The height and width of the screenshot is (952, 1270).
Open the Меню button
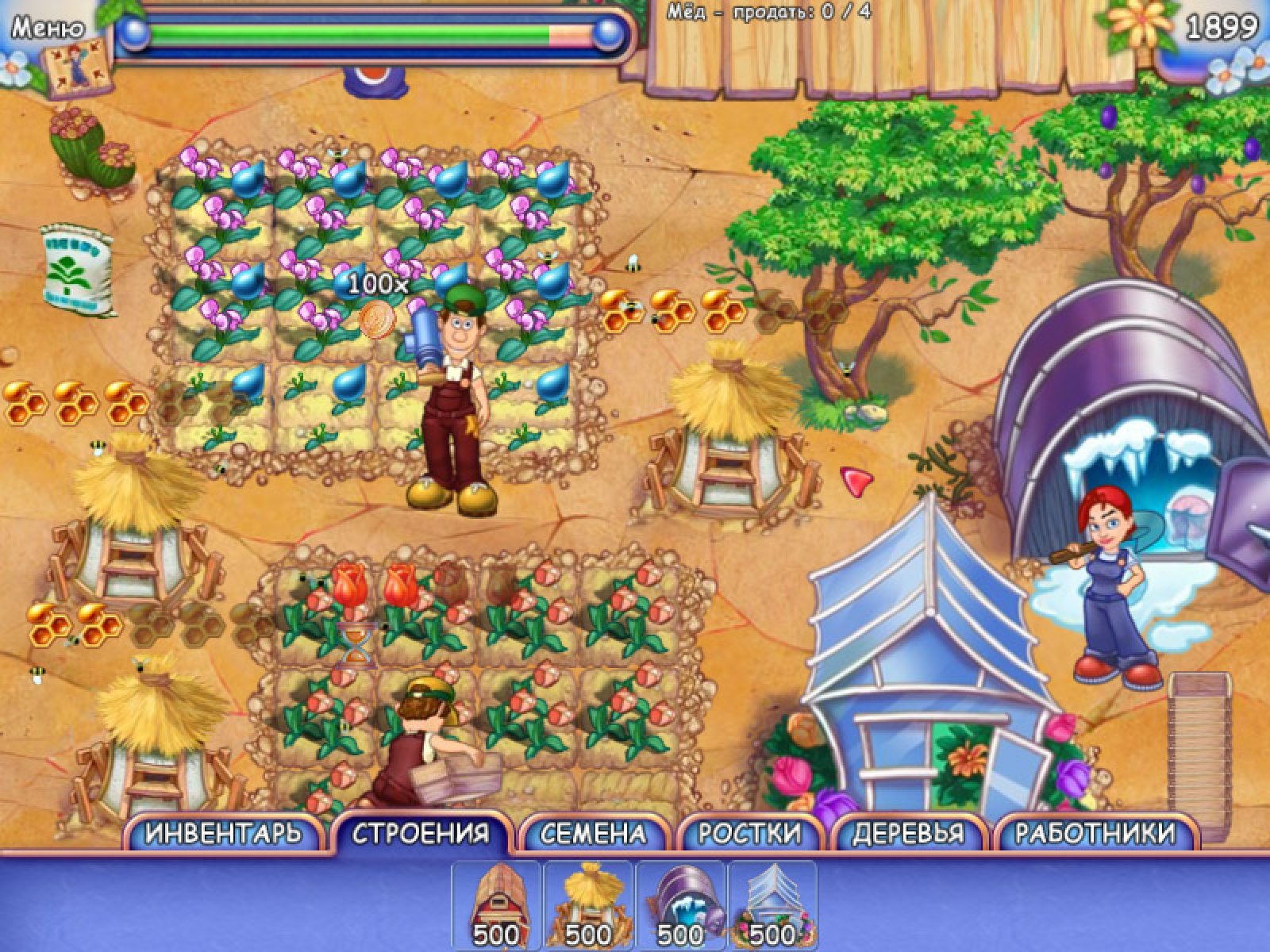pyautogui.click(x=48, y=29)
